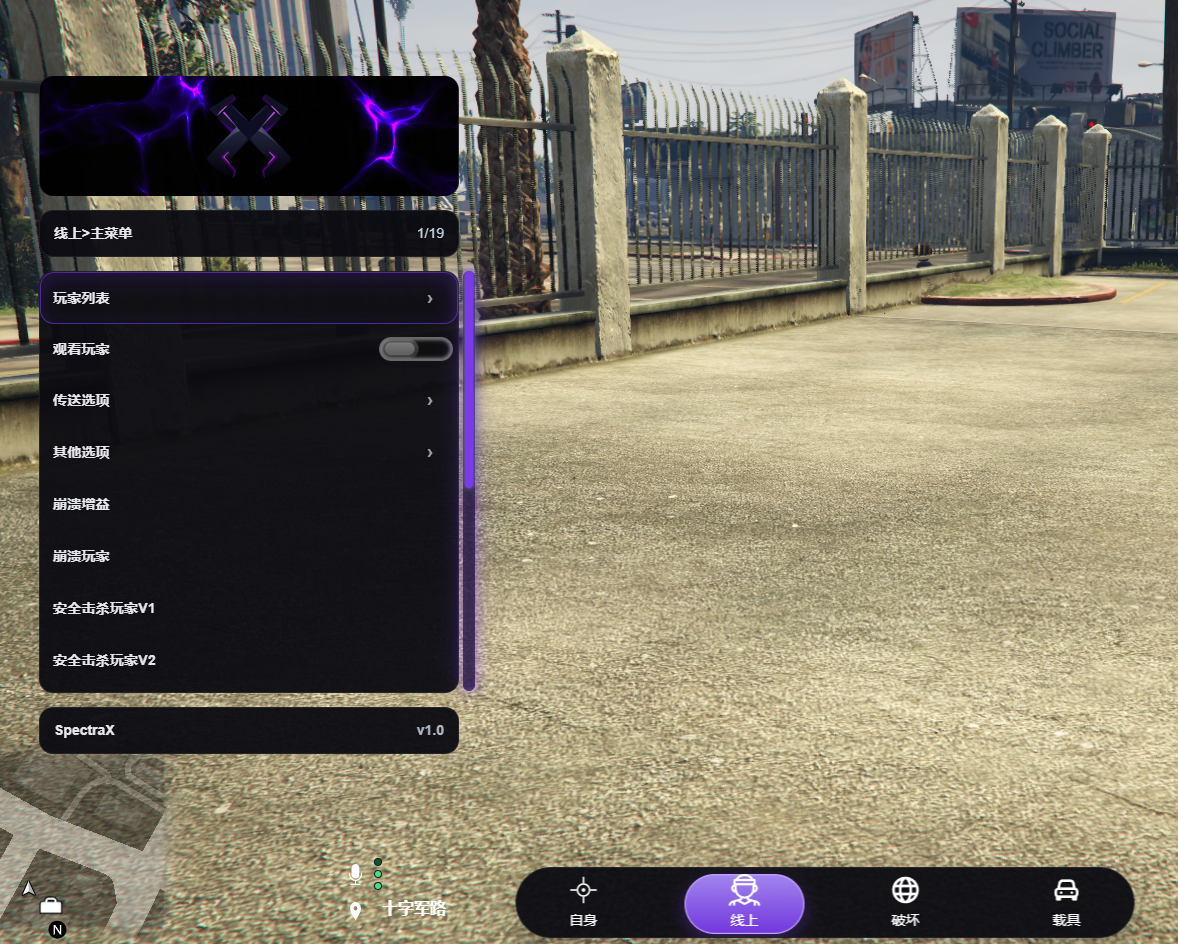Select the 崩溃增益 entry
Image resolution: width=1178 pixels, height=944 pixels.
click(248, 504)
